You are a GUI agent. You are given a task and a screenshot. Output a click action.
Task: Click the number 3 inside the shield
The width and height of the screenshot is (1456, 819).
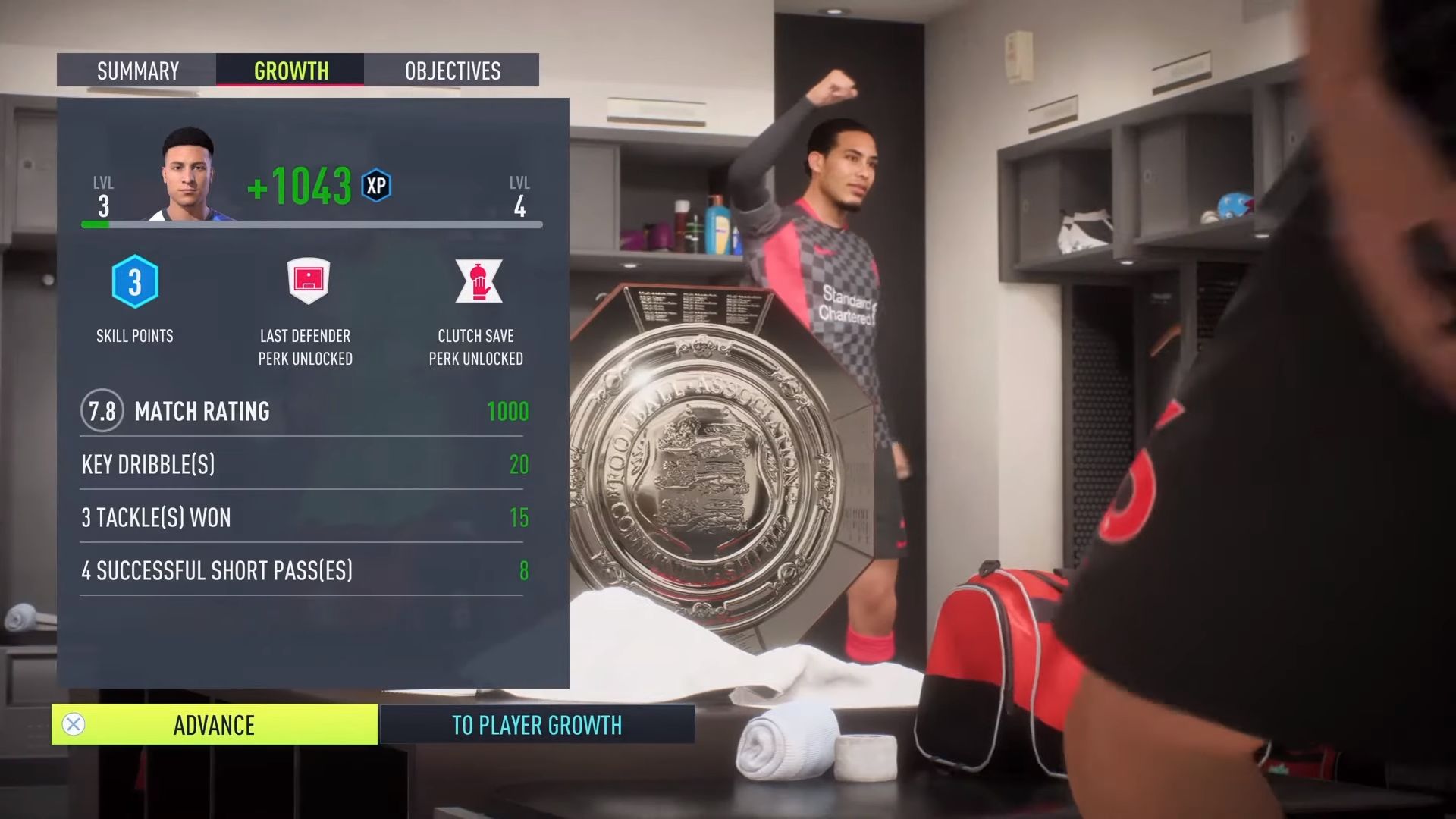[x=133, y=282]
